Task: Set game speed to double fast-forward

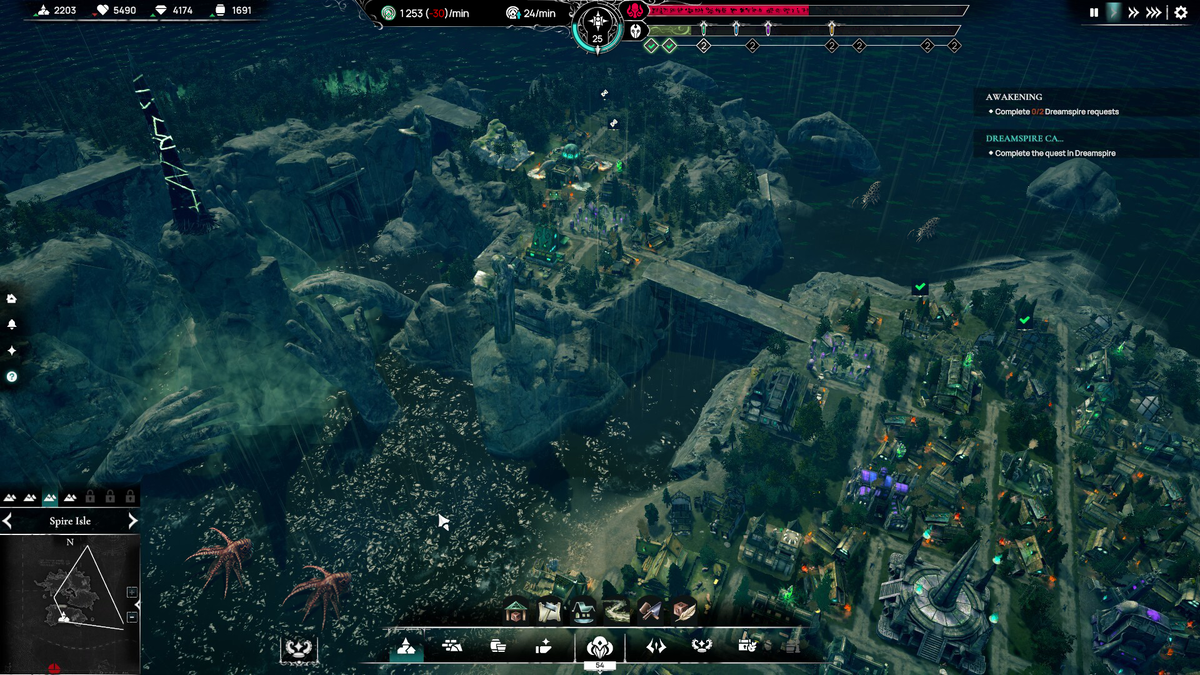Action: point(1134,13)
